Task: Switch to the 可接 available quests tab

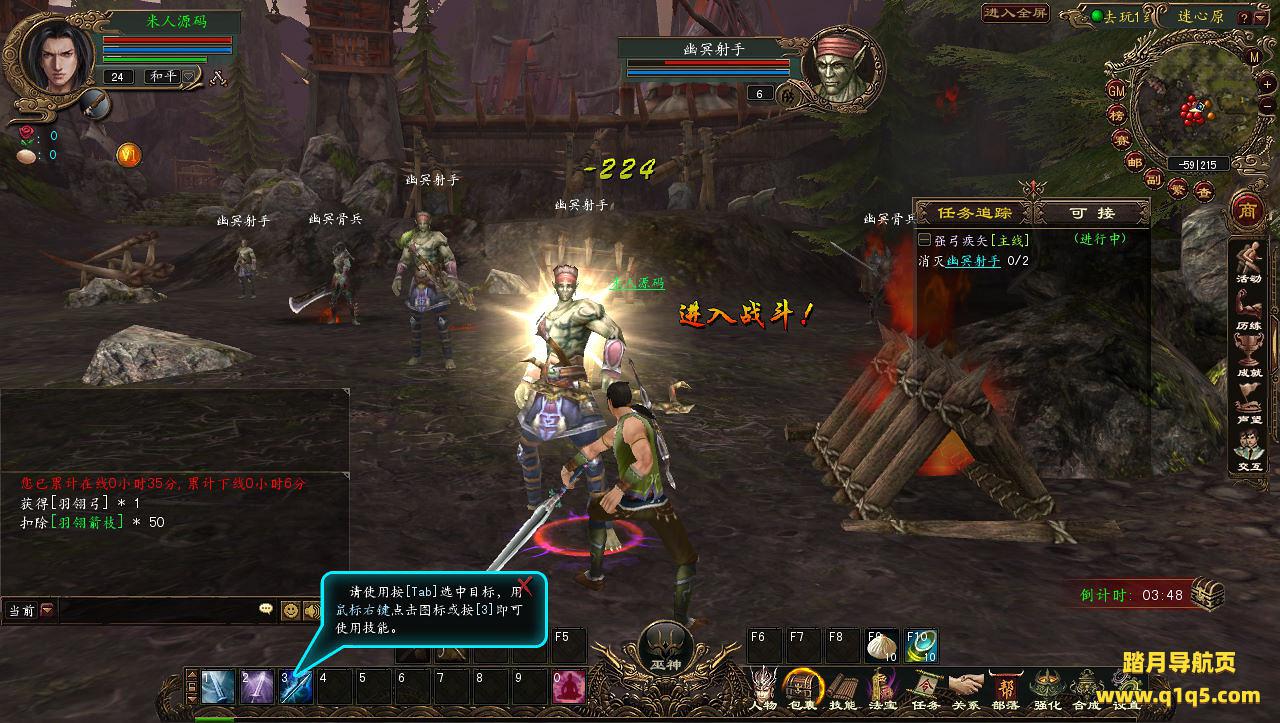Action: pos(1091,213)
